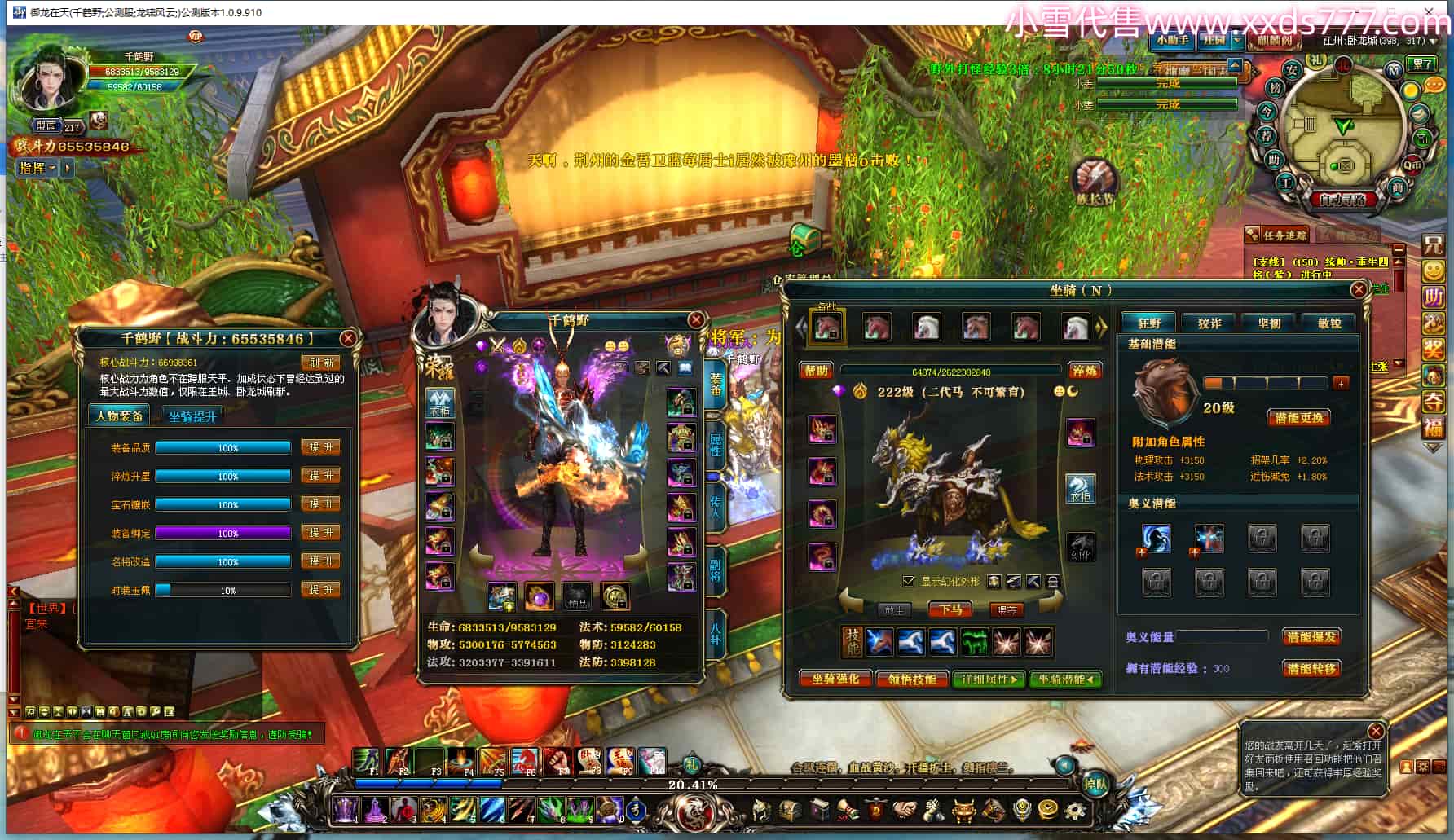This screenshot has width=1454, height=840.
Task: Switch to the 坐骑提升 tab
Action: (x=192, y=416)
